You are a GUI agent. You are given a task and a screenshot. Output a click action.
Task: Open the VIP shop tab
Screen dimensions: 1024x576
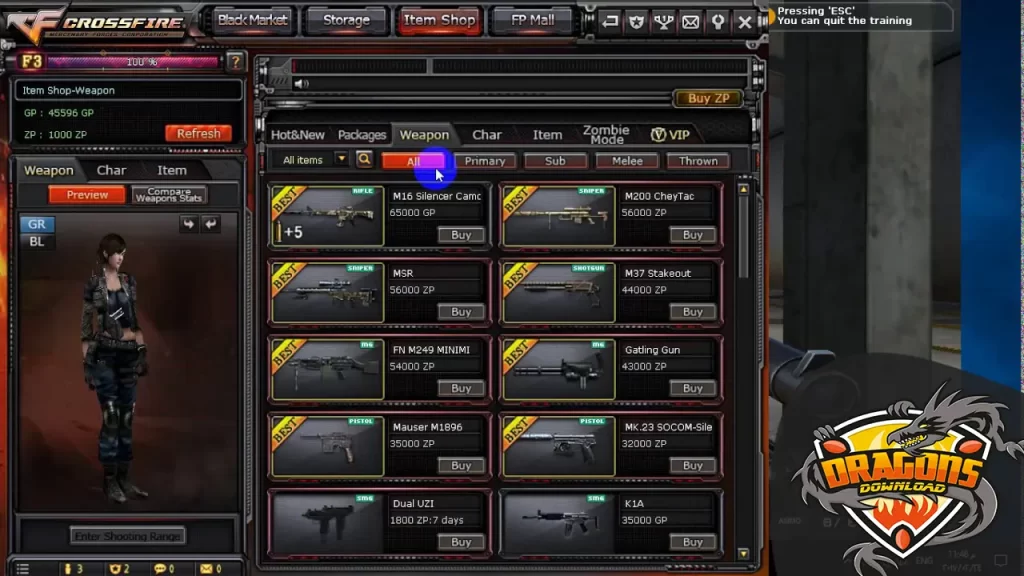coord(671,135)
